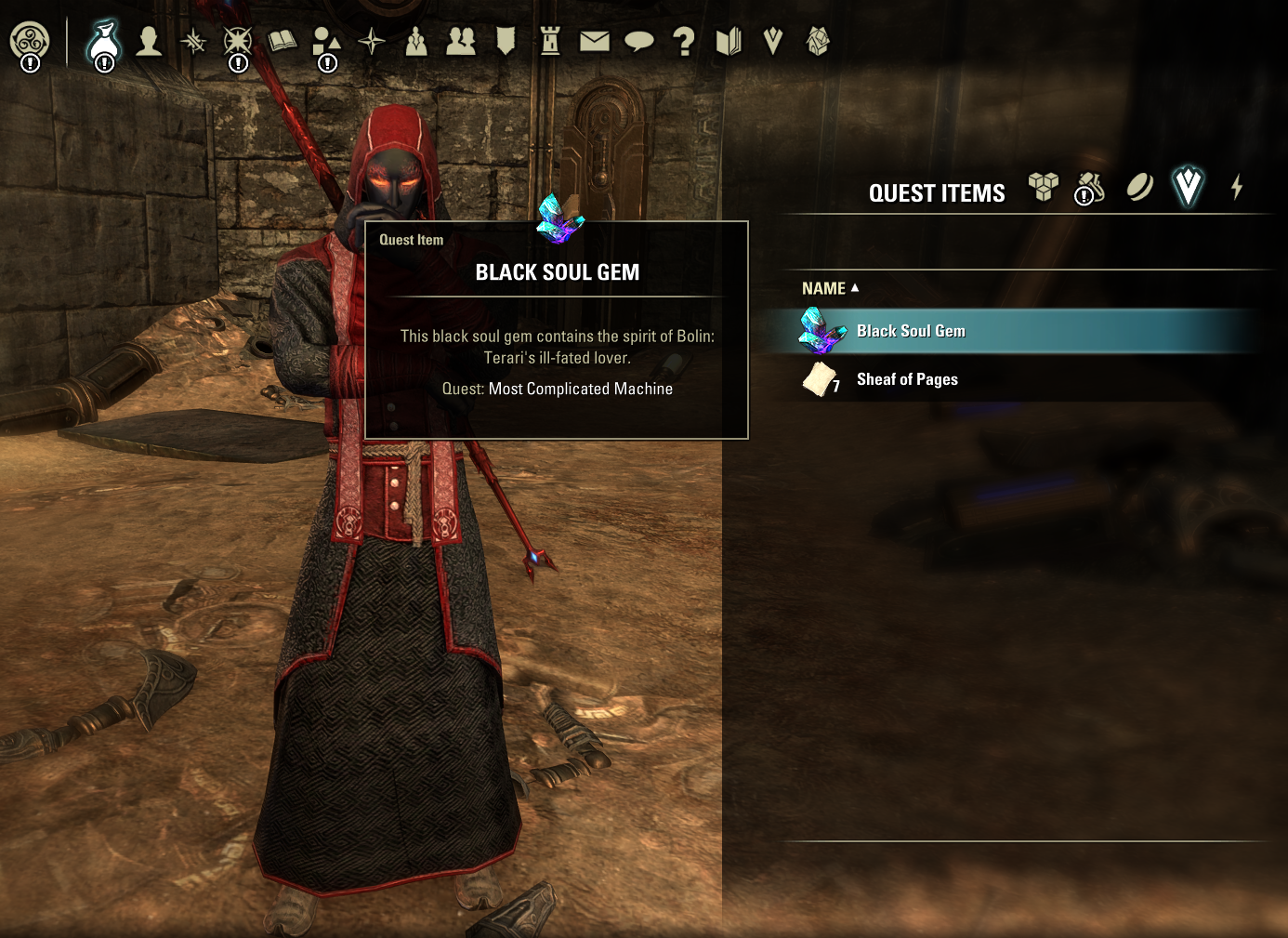The width and height of the screenshot is (1288, 938).
Task: Switch to the currency coin tab
Action: point(1139,187)
